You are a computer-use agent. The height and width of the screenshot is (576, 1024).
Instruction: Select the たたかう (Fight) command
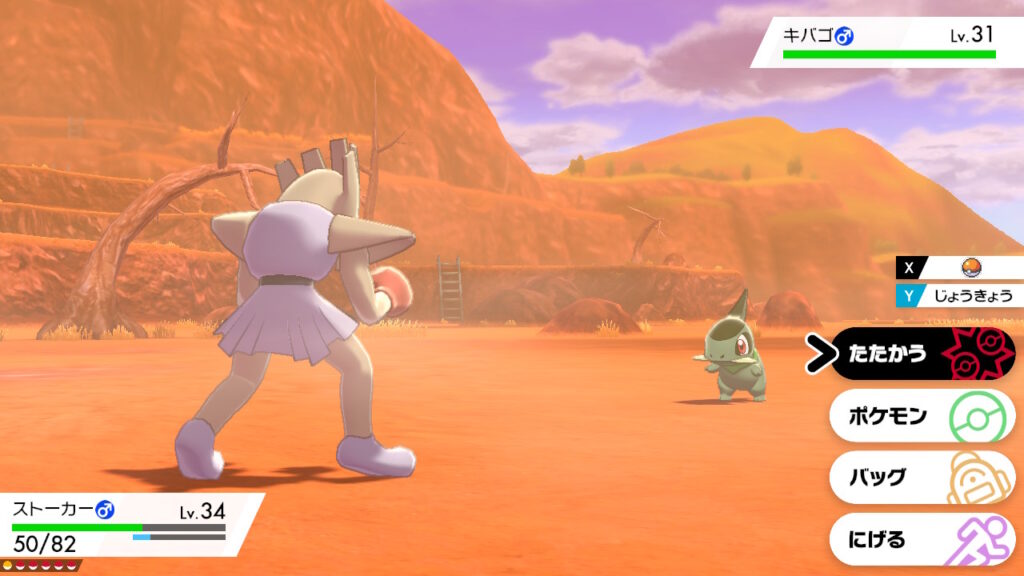coord(922,354)
